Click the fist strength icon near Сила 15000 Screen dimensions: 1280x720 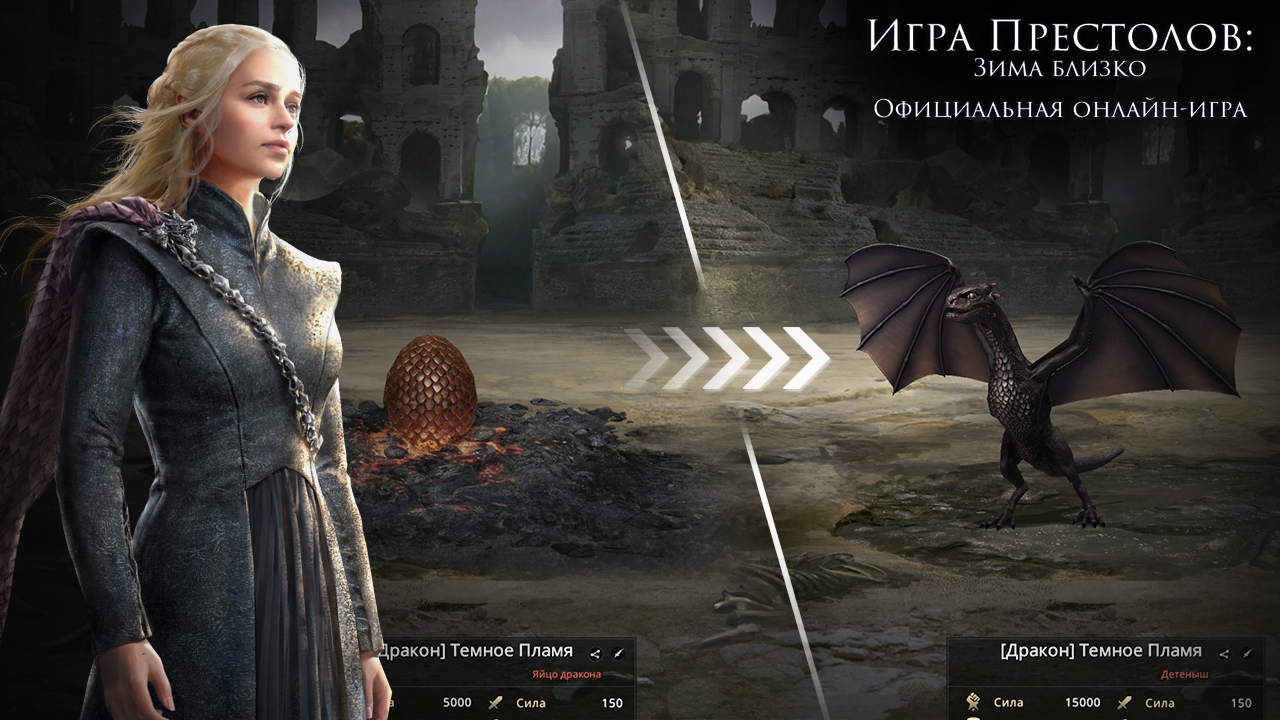point(974,702)
